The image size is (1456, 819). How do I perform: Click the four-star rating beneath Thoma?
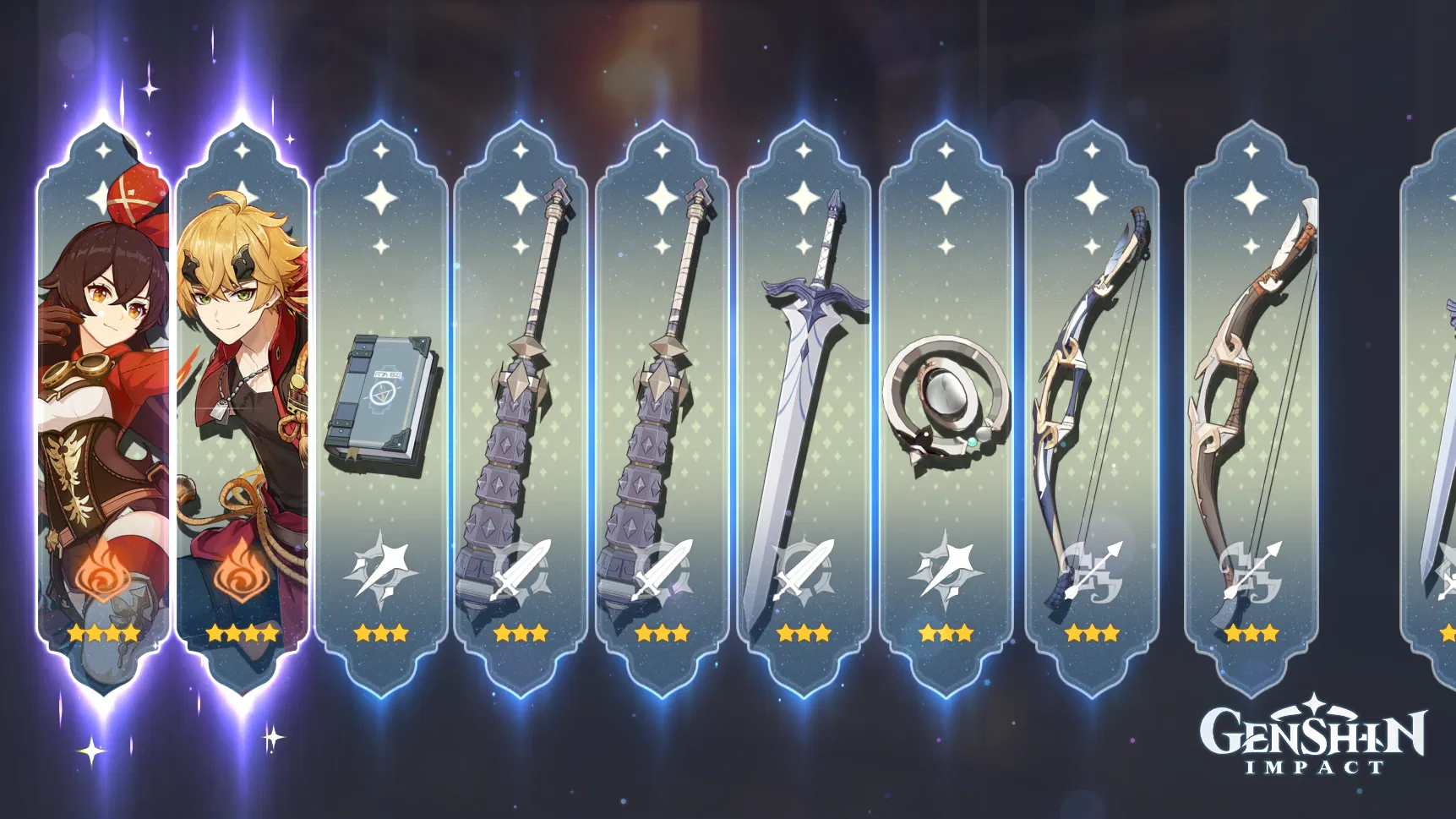coord(243,631)
